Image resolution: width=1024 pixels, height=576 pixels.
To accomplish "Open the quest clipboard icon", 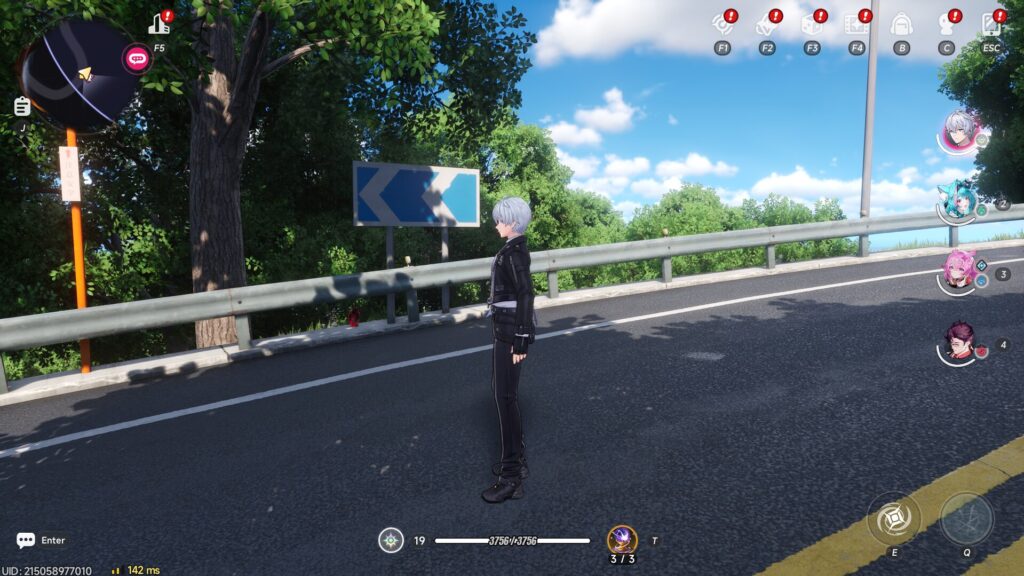I will [22, 106].
